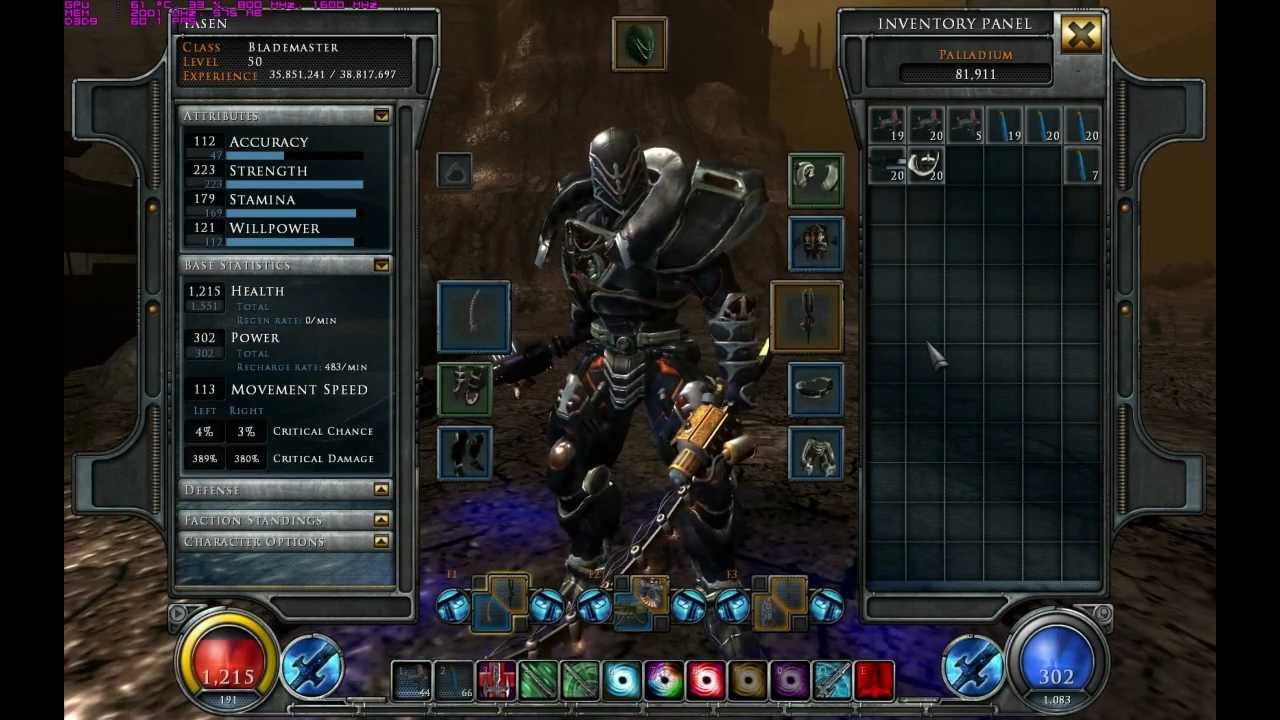
Task: Select the white crescent inventory item
Action: click(926, 165)
